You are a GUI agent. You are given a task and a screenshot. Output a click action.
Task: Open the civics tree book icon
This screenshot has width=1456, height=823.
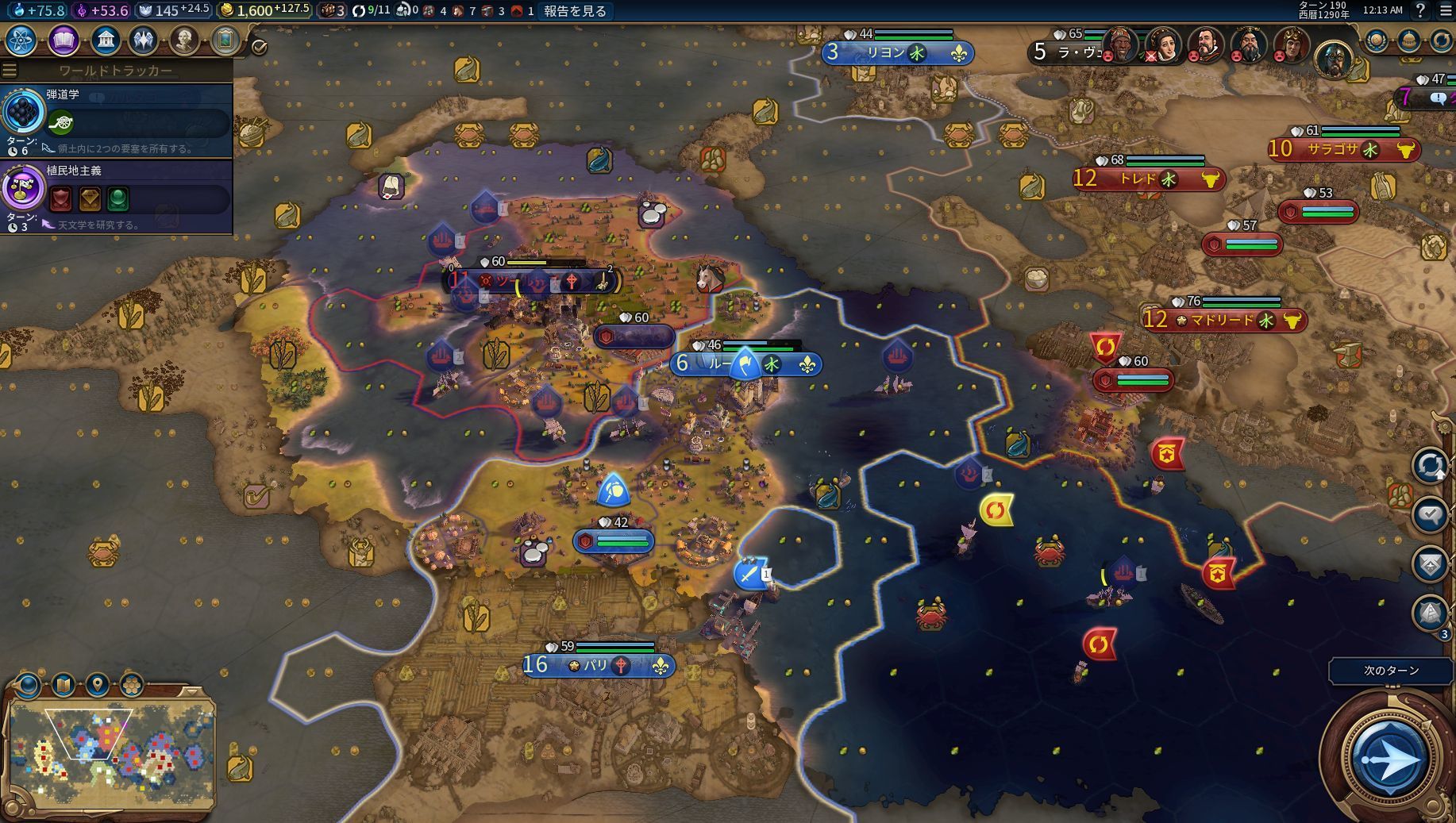pos(64,40)
